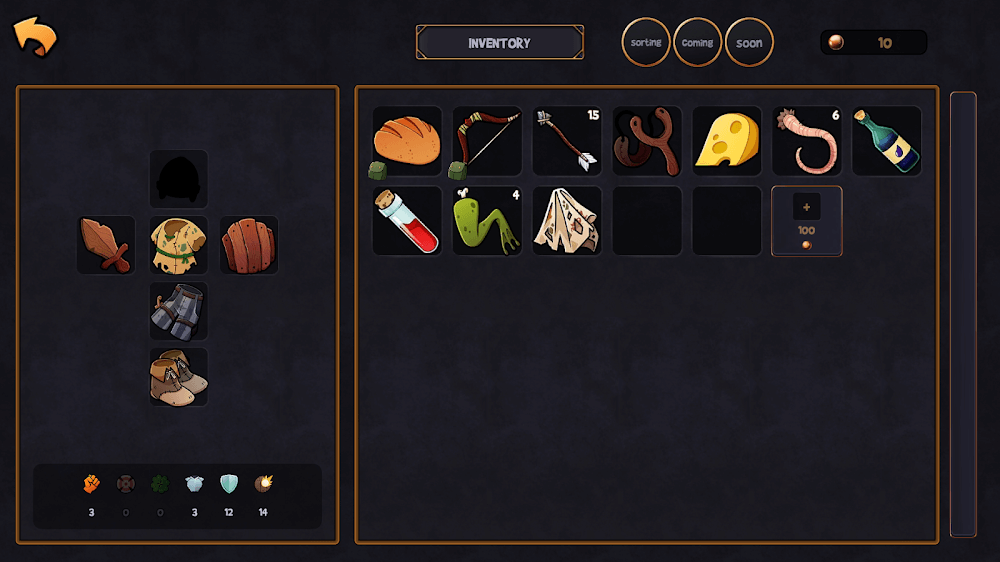Go back with the orange arrow
Viewport: 1000px width, 562px height.
pos(35,38)
